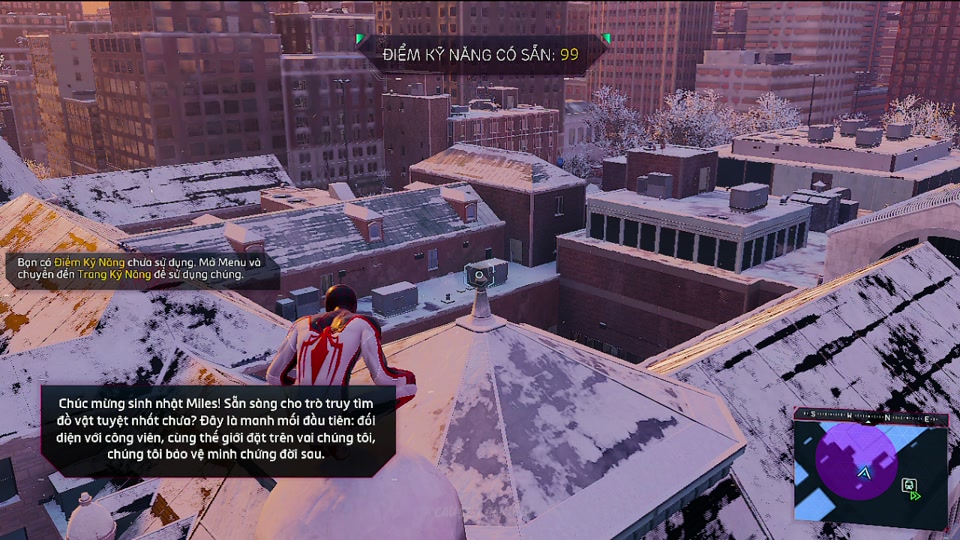Click the compass strip above the minimap
The image size is (960, 540).
pyautogui.click(x=868, y=412)
